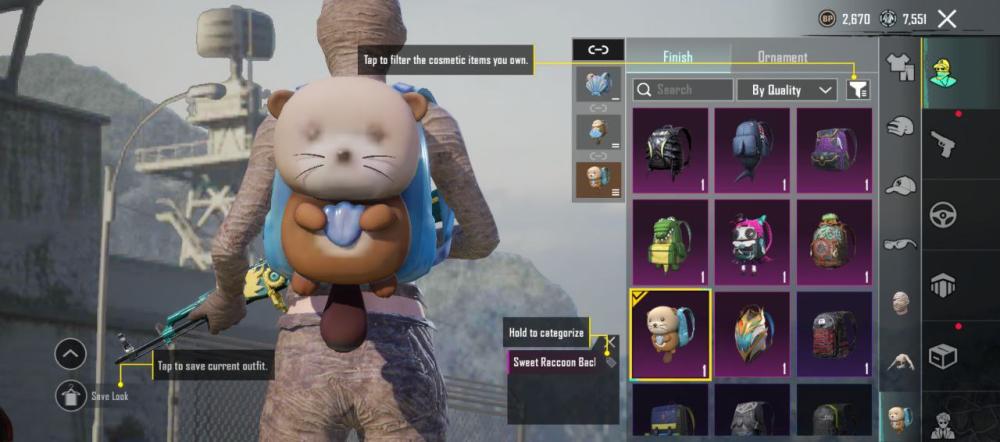This screenshot has width=1000, height=442.
Task: Select the Sweet Raccoon backpack tile
Action: point(669,334)
